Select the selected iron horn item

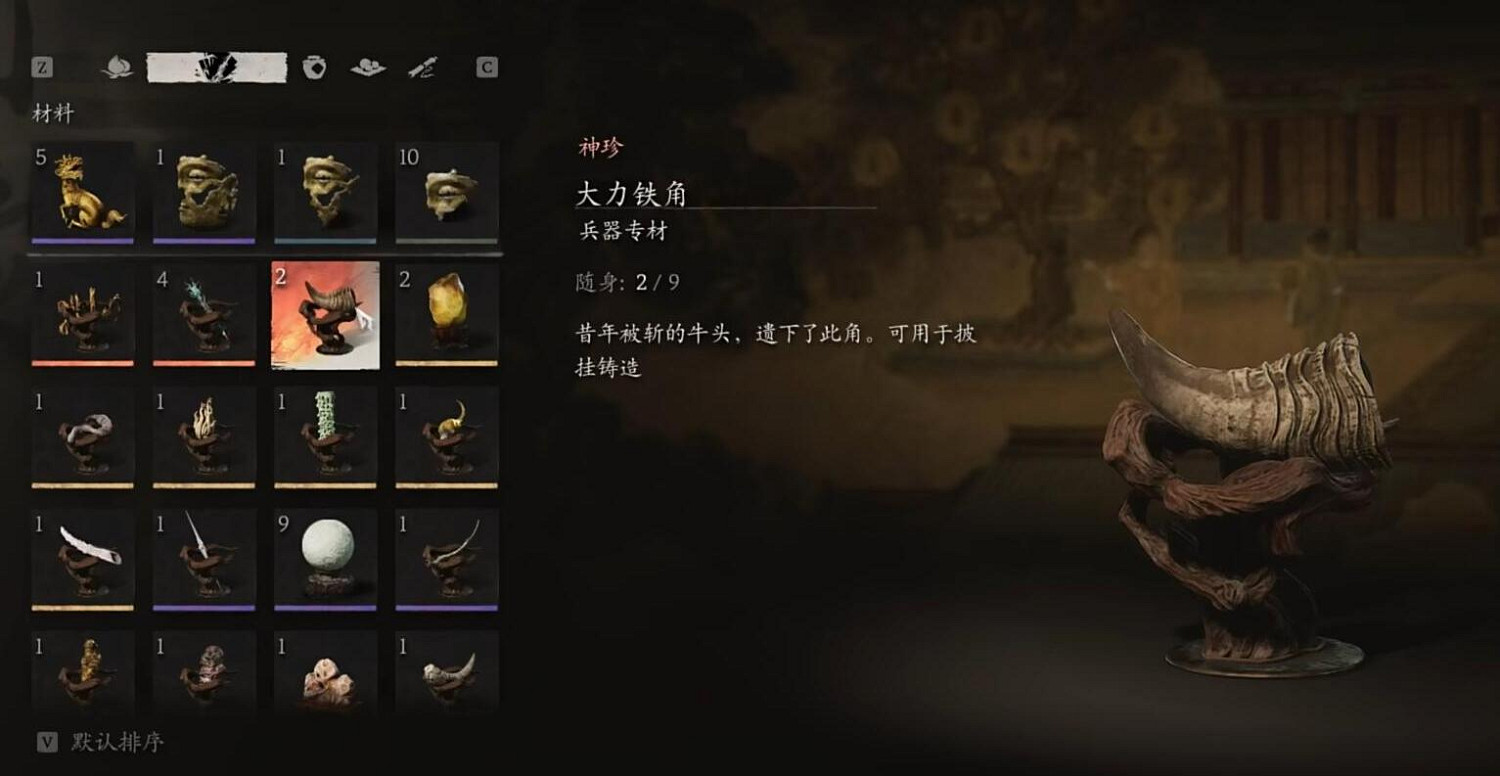(324, 311)
